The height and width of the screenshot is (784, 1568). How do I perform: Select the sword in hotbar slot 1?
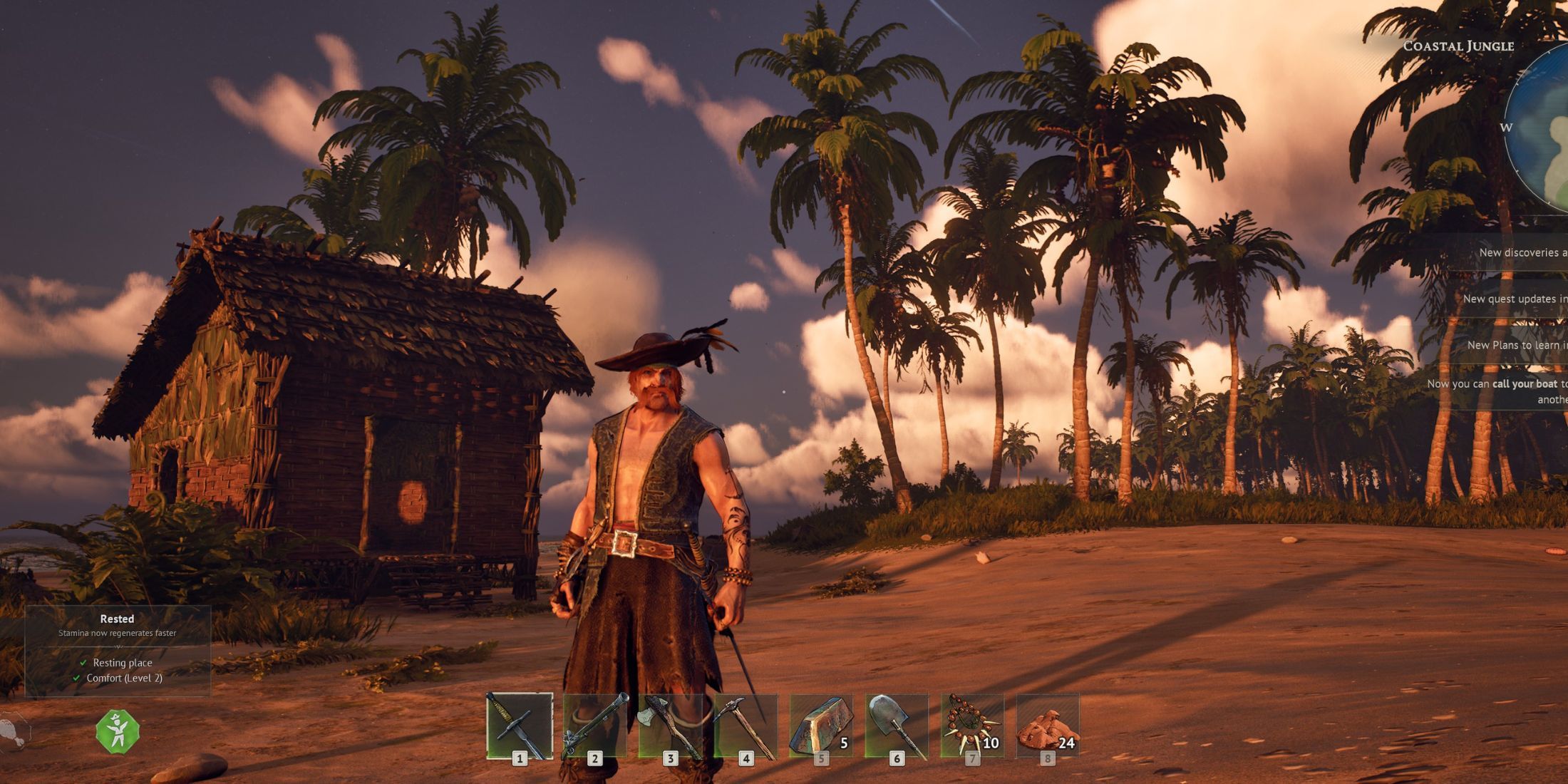click(520, 726)
